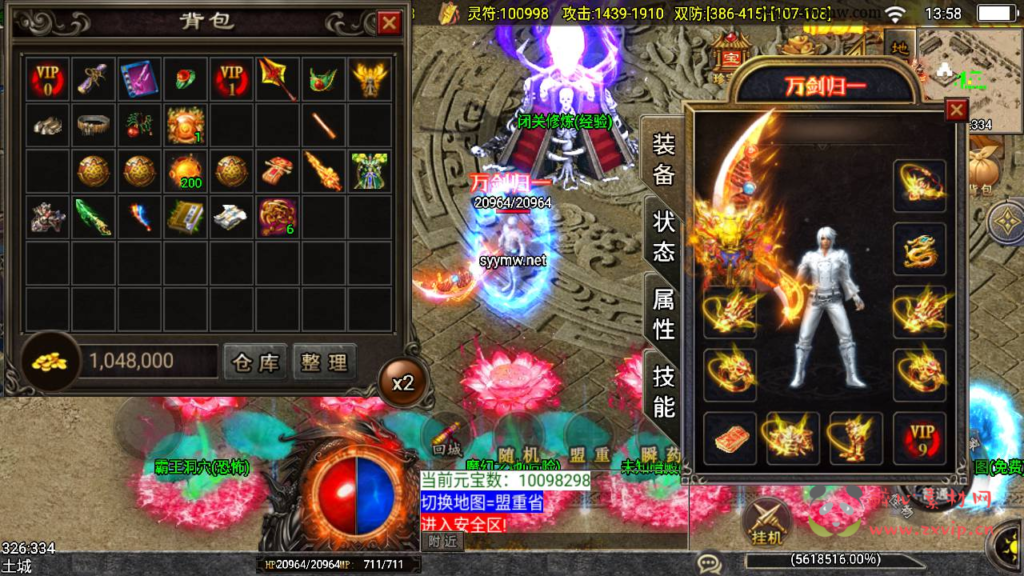
Task: Open the 附近 nearby chat channel
Action: pyautogui.click(x=442, y=541)
